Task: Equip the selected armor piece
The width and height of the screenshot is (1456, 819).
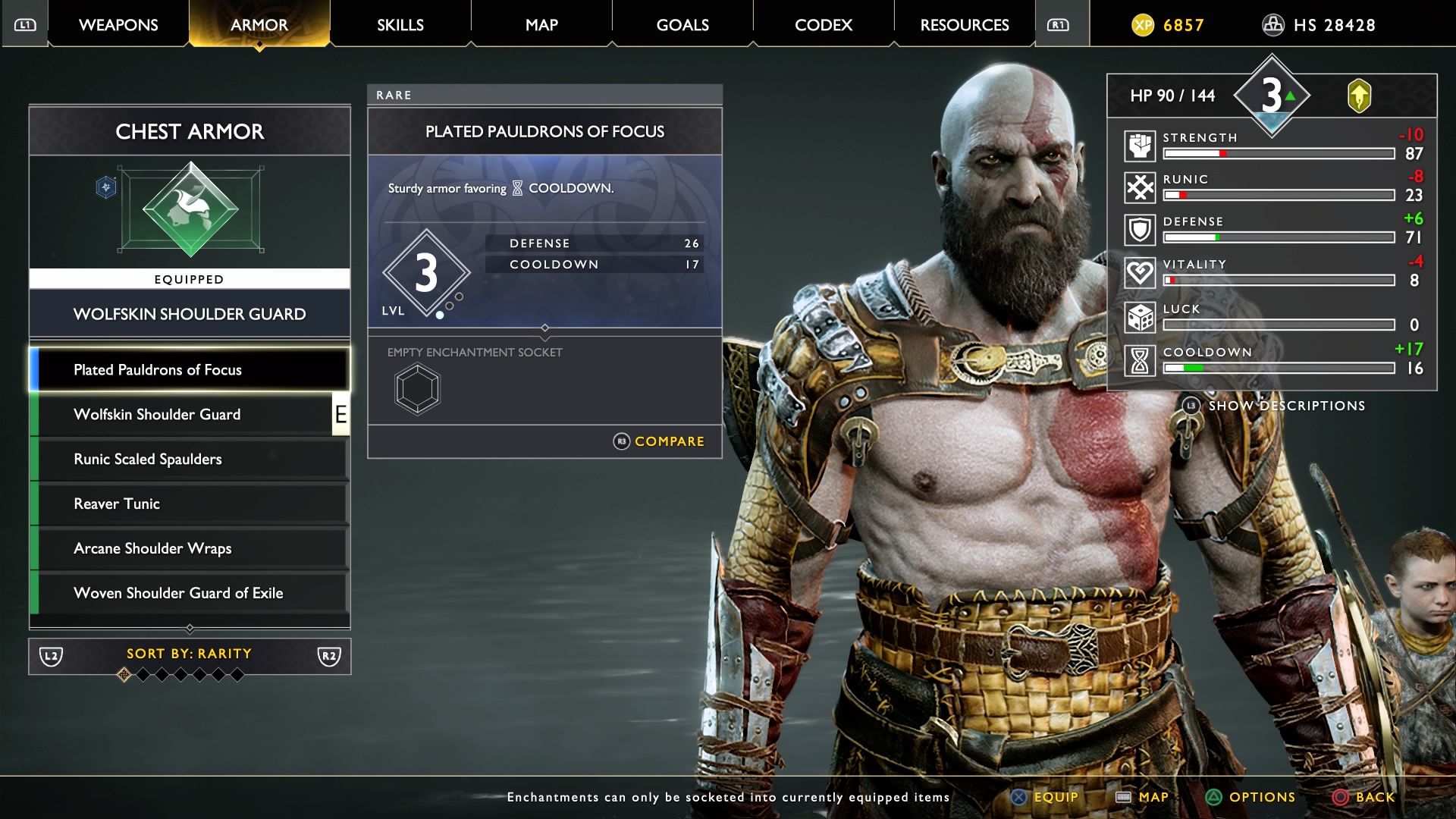Action: tap(1045, 797)
